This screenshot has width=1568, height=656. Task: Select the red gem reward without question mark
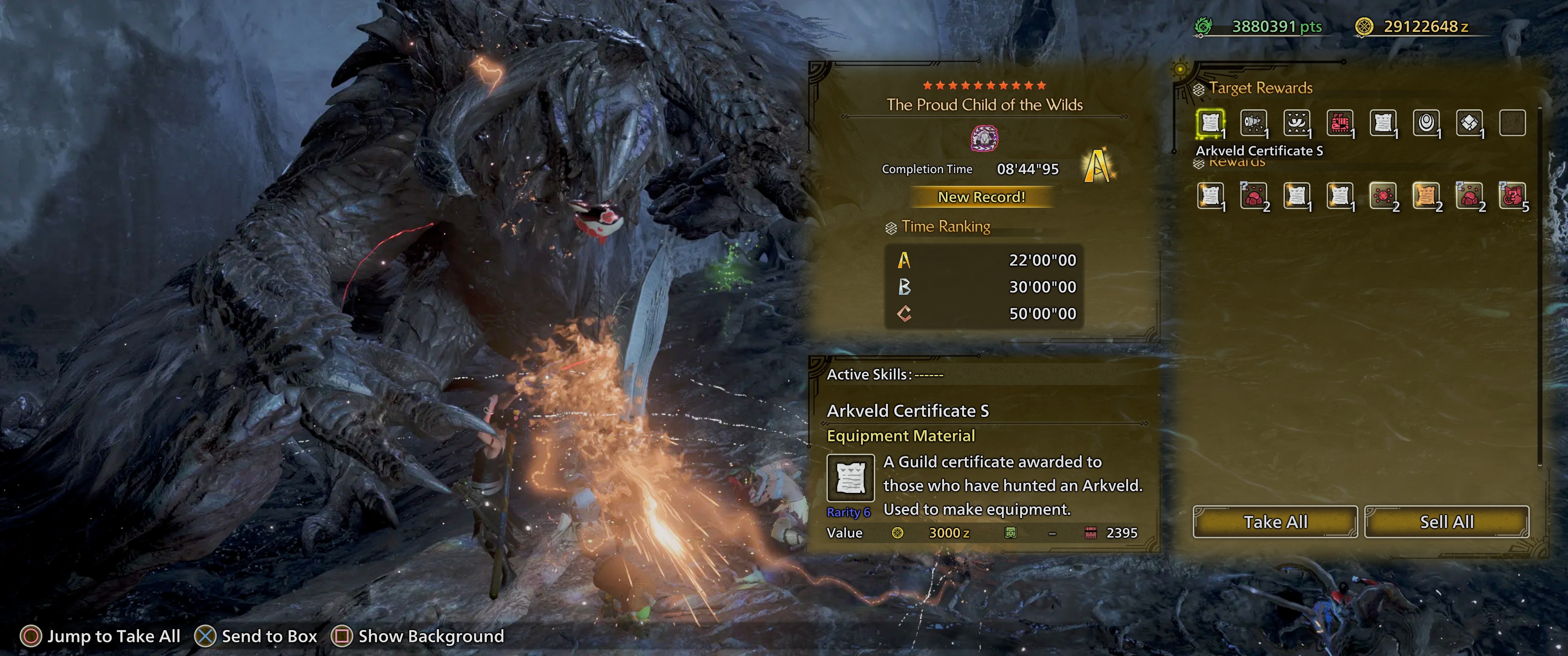[x=1383, y=196]
